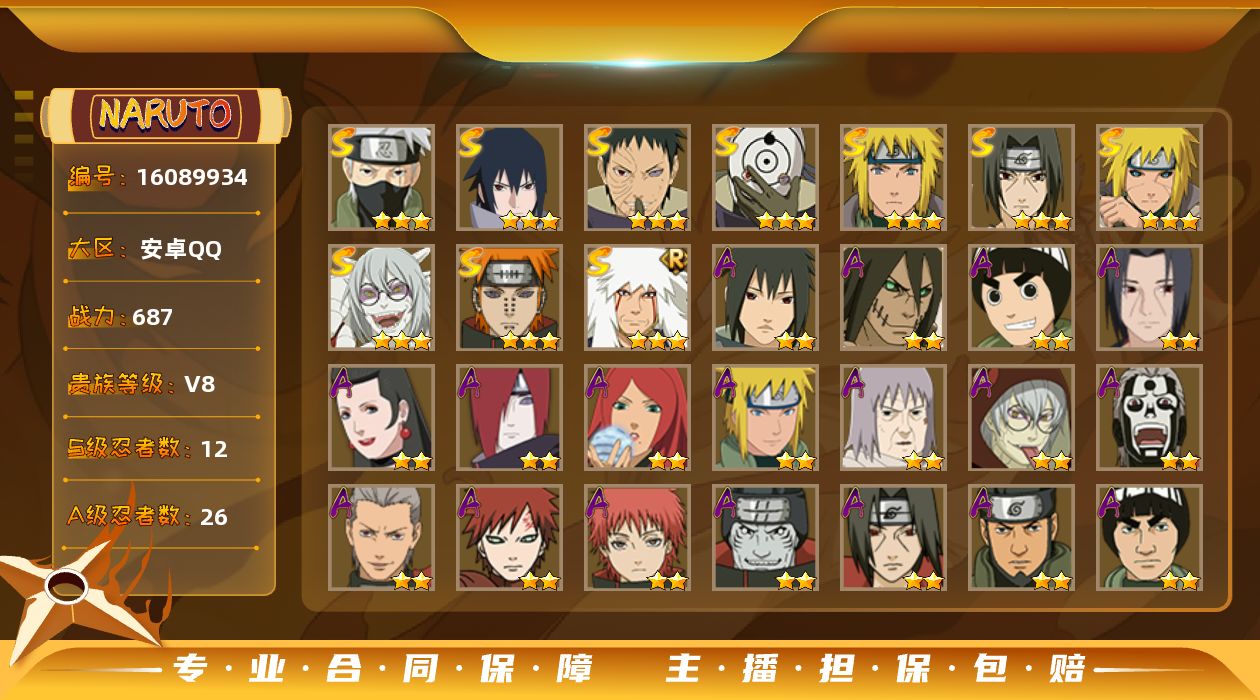Select Gaara with the forehead tattoo
Viewport: 1260px width, 700px height.
pyautogui.click(x=509, y=537)
